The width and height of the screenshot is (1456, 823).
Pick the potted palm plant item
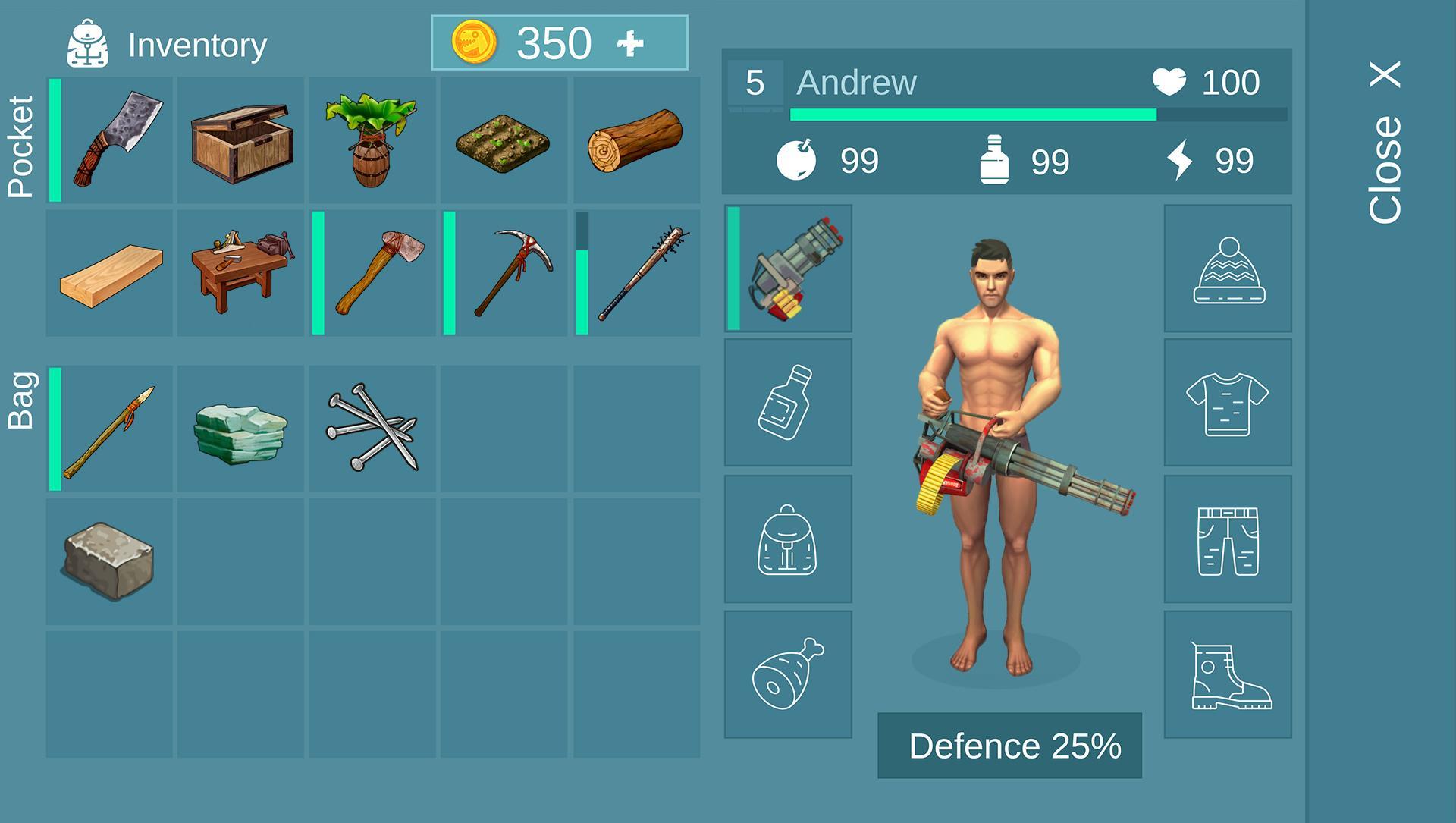pyautogui.click(x=372, y=140)
